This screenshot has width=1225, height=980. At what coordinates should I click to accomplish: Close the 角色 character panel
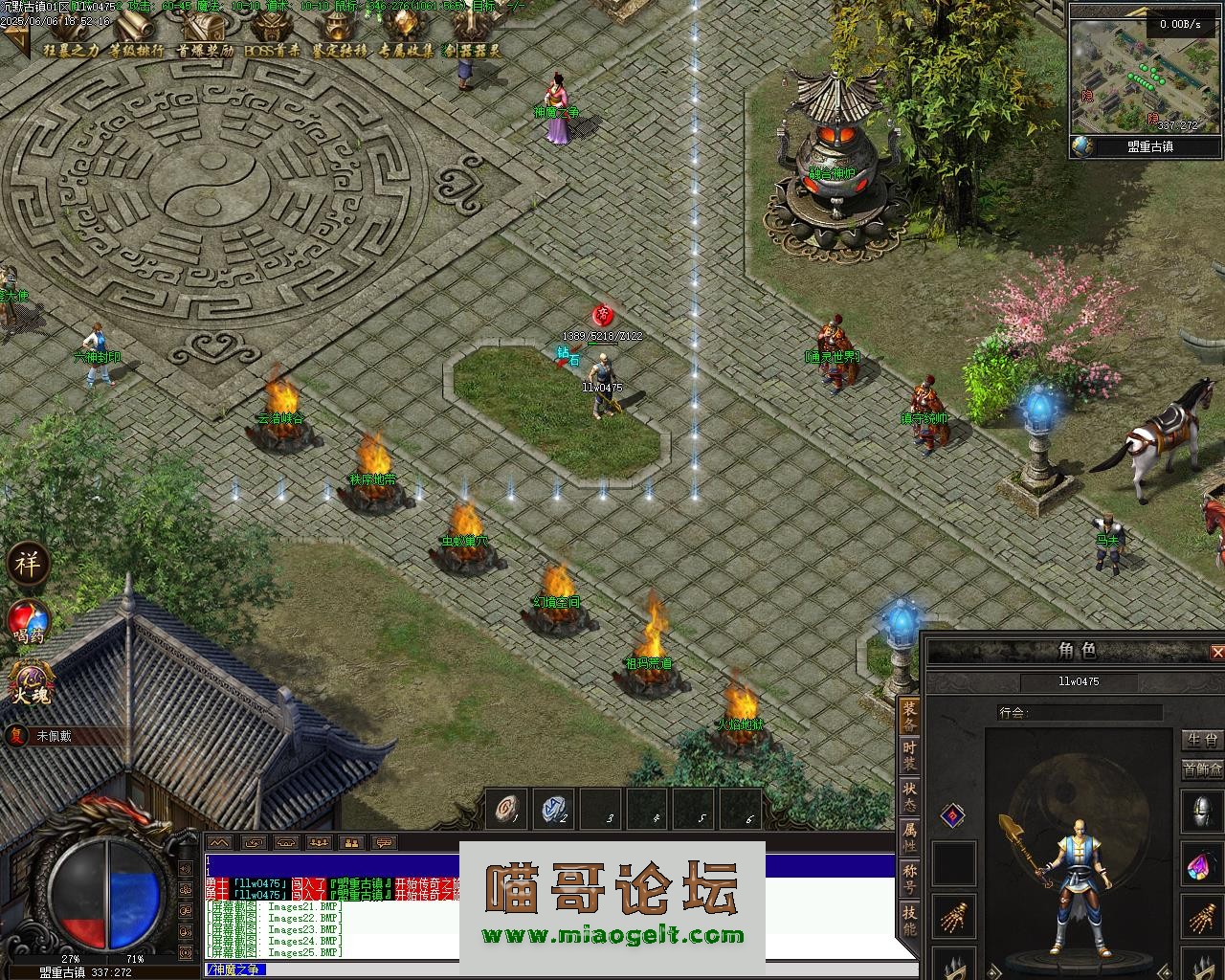click(1216, 653)
